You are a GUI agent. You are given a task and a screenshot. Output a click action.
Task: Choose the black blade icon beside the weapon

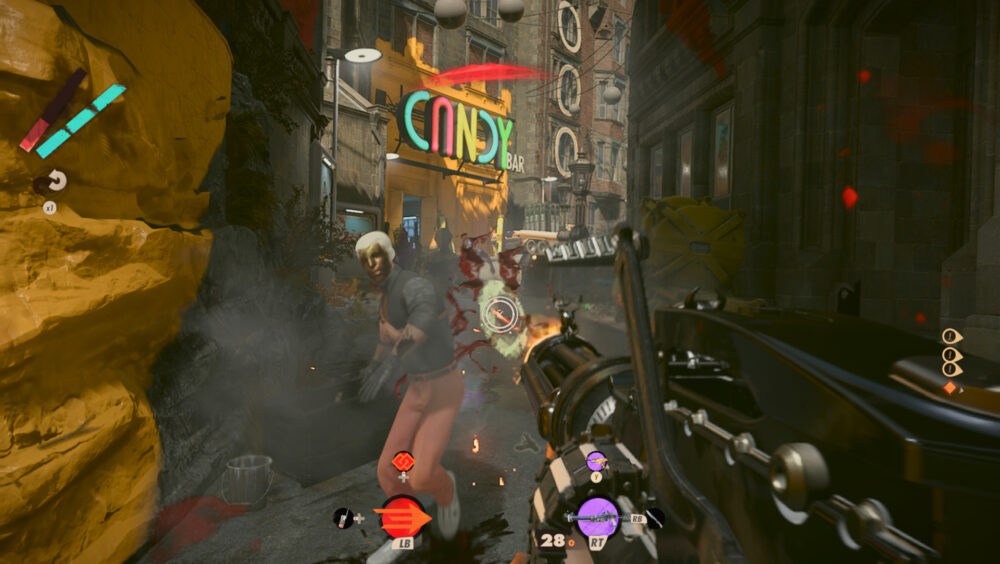coord(654,517)
